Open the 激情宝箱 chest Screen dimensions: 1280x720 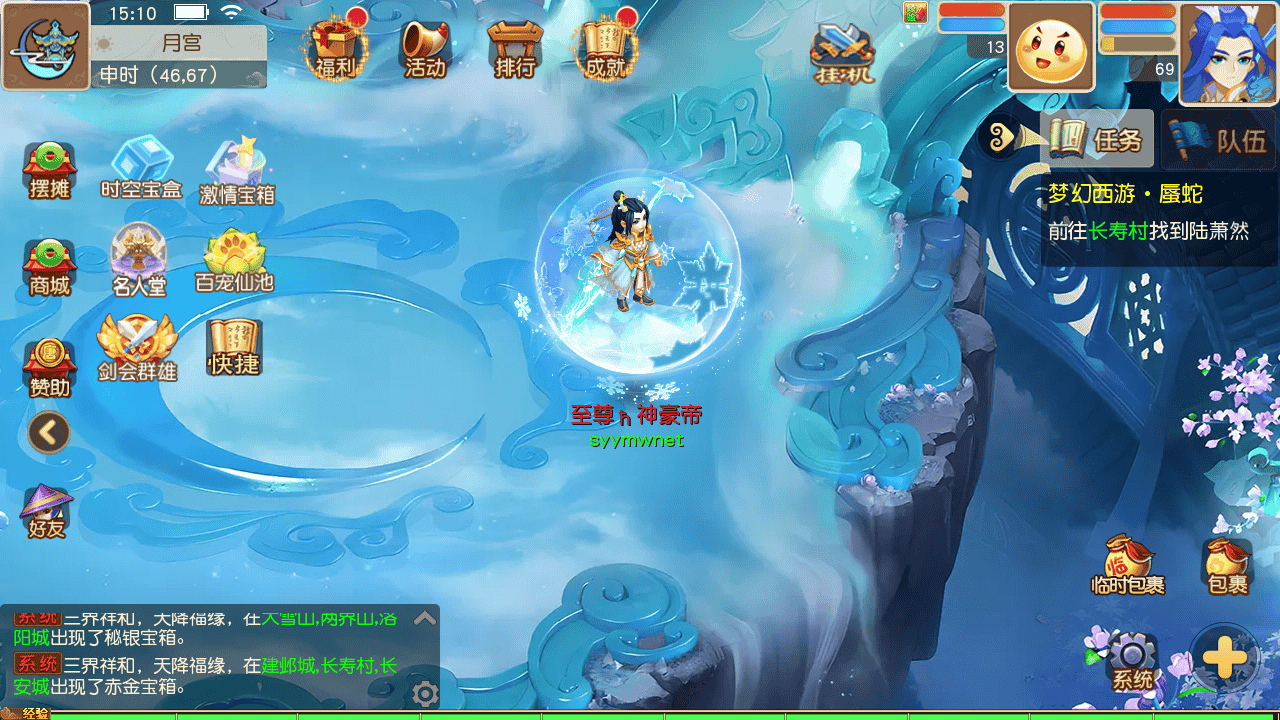[237, 170]
